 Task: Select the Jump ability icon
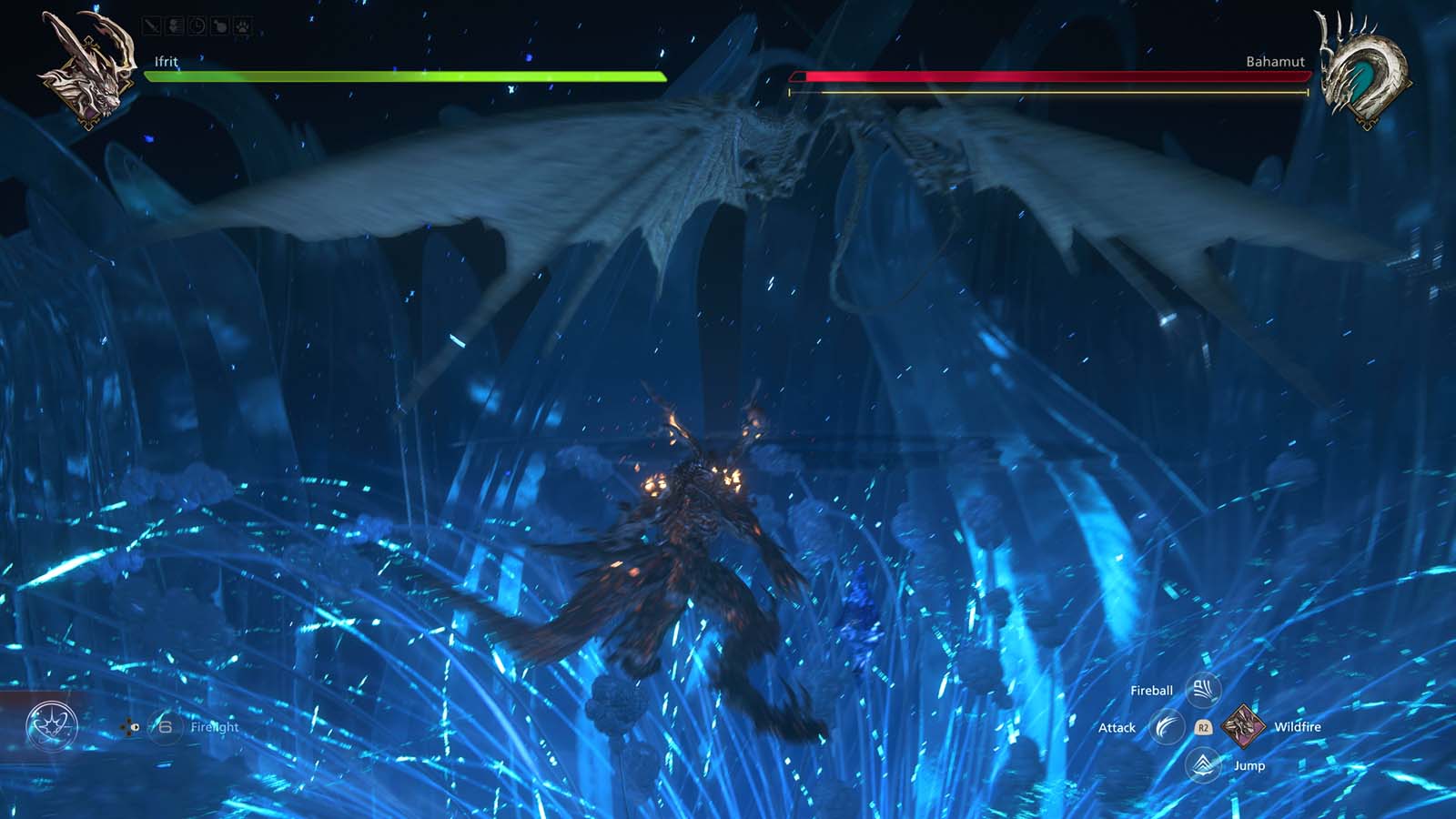click(1203, 765)
